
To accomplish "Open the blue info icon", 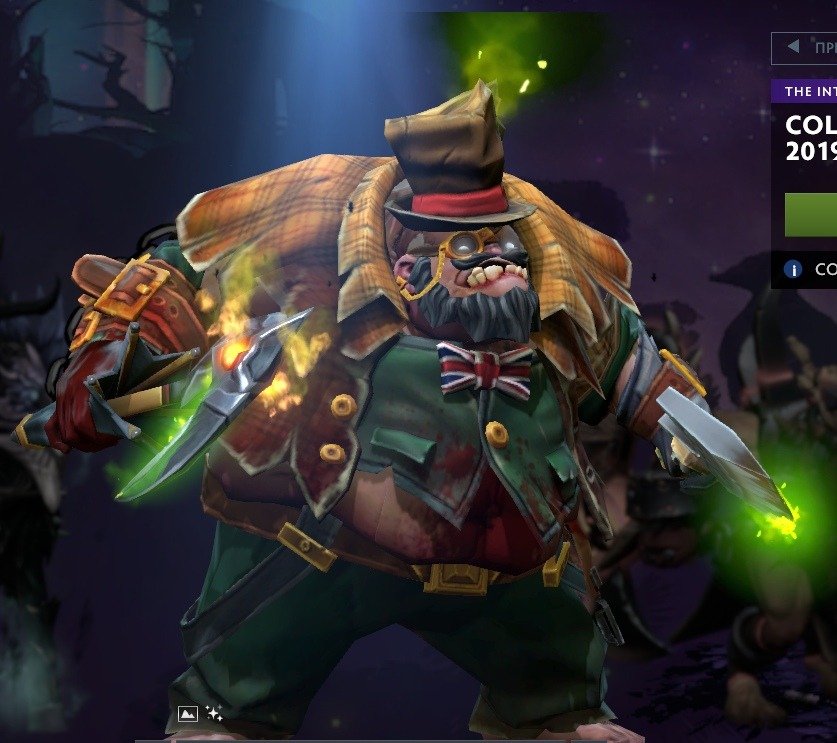I will 794,269.
